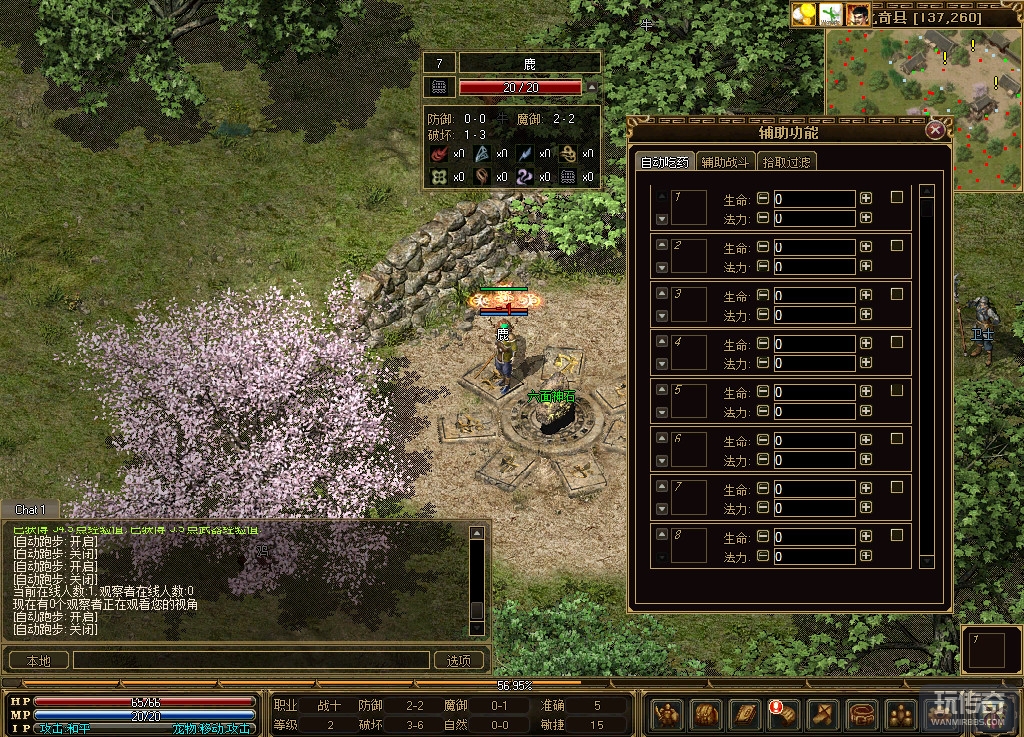Select the Chat 1 tab
The height and width of the screenshot is (737, 1024).
point(30,510)
